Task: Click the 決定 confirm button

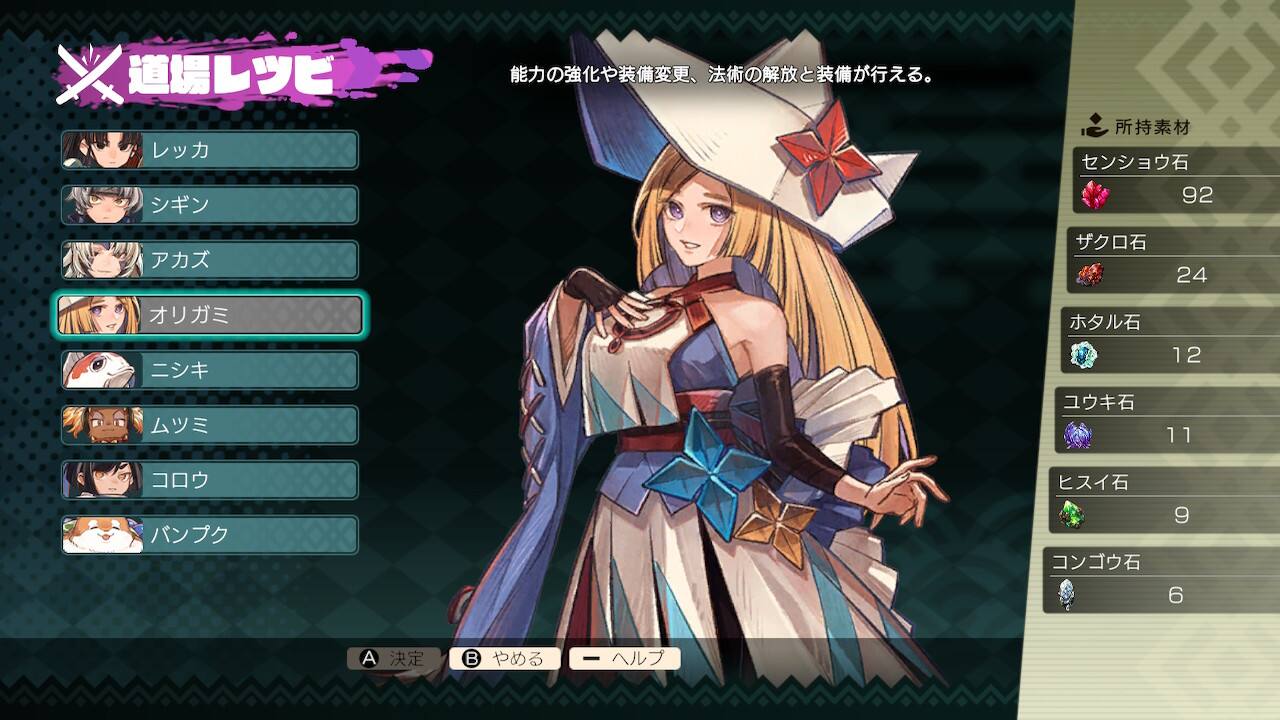Action: (x=393, y=658)
